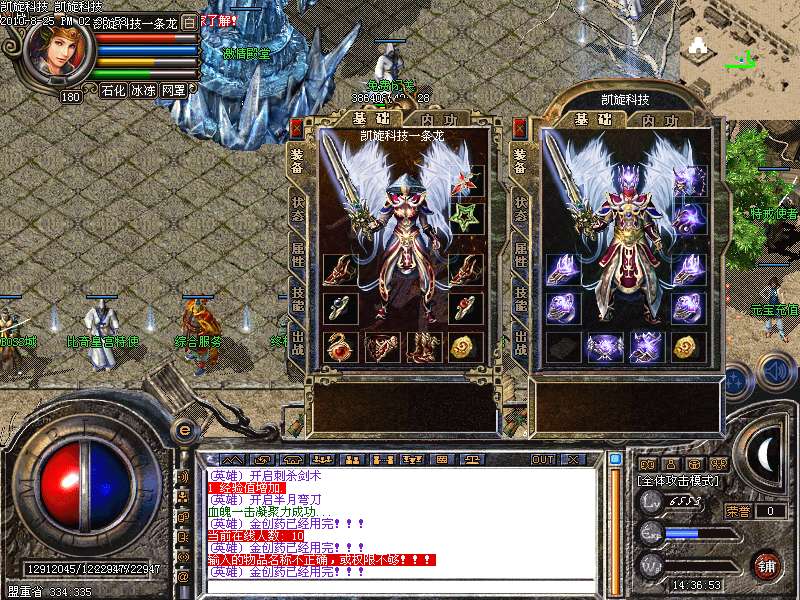Close the right 凯旋科技 equipment panel

pyautogui.click(x=519, y=129)
